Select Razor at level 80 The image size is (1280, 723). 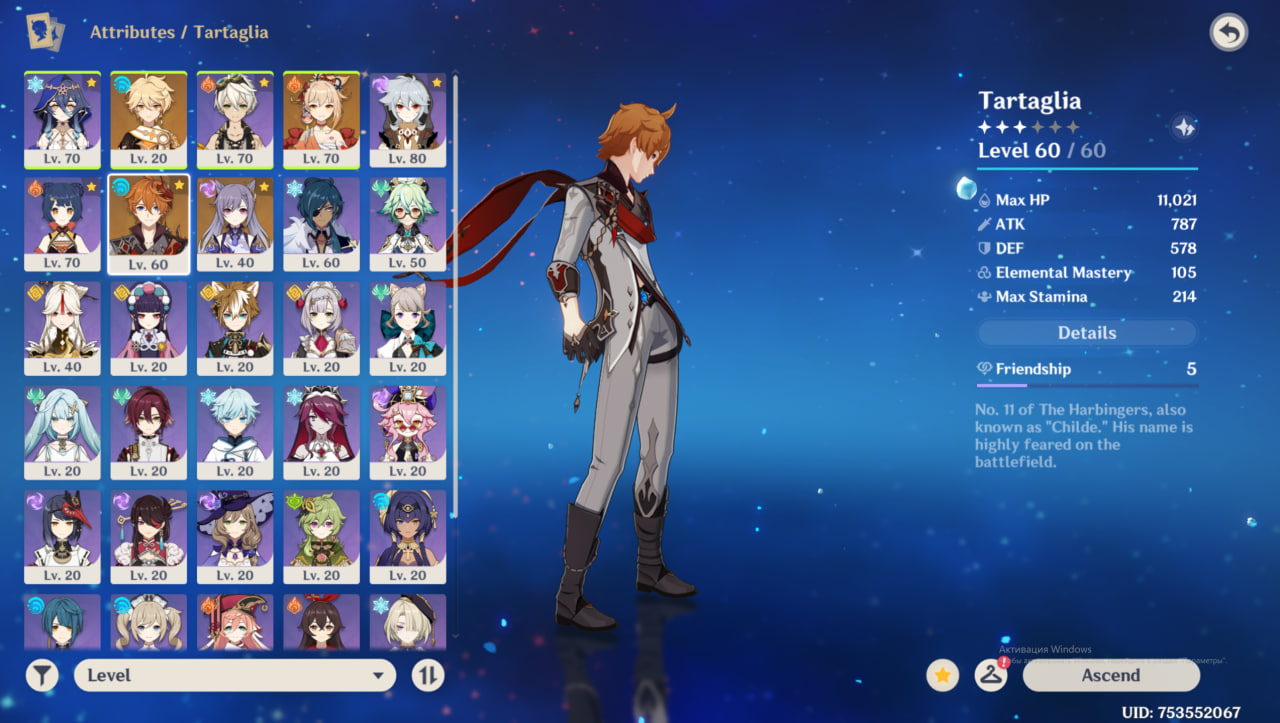(407, 119)
